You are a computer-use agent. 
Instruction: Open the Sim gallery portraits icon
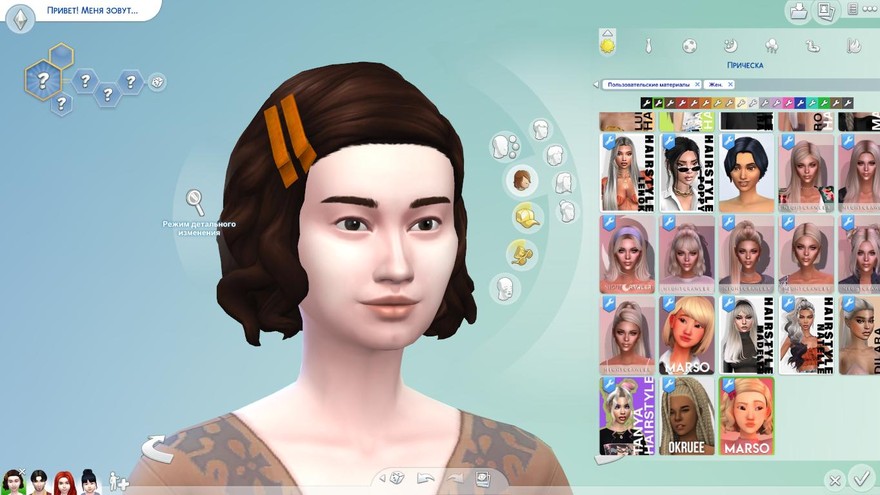click(826, 12)
